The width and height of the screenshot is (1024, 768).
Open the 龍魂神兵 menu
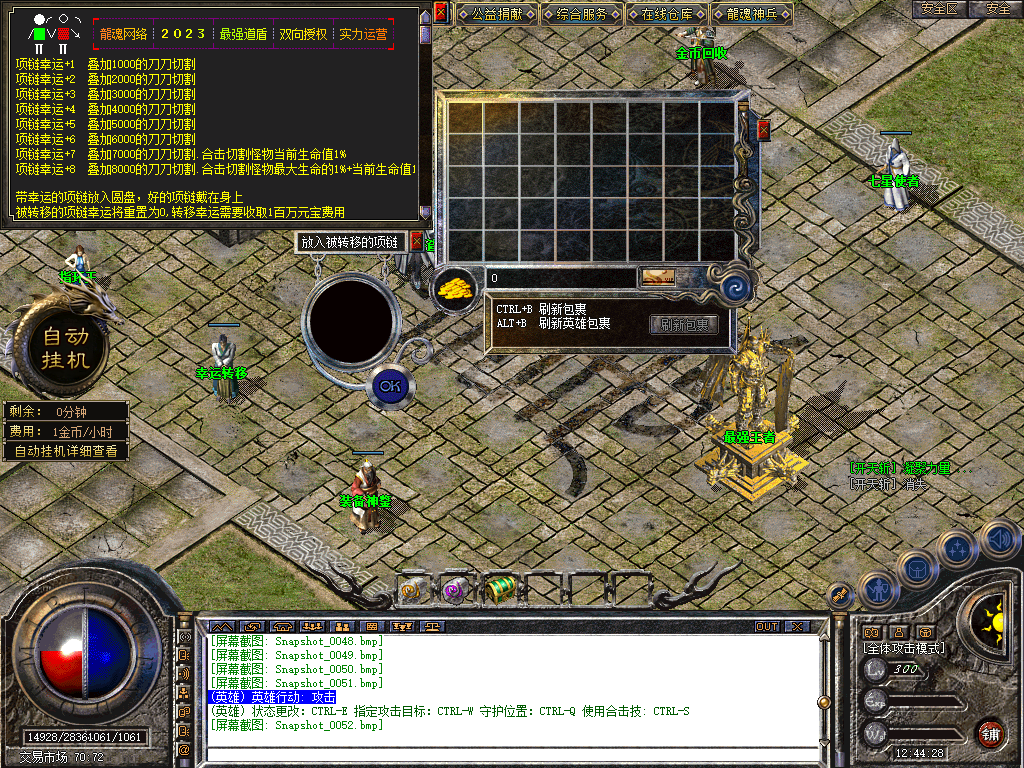tap(753, 15)
